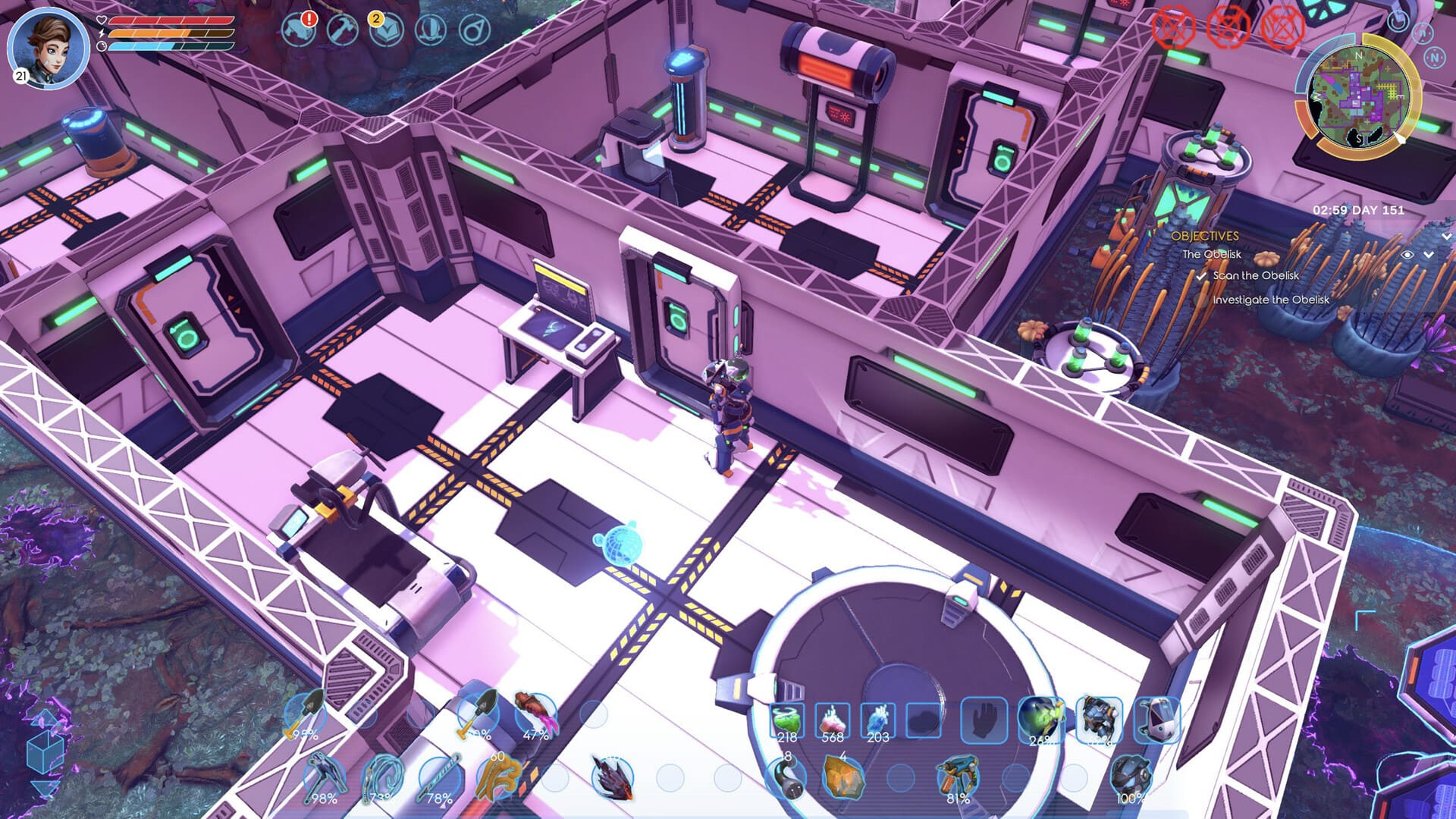Viewport: 1456px width, 819px height.
Task: Select the empty glove equipment slot
Action: tap(984, 720)
